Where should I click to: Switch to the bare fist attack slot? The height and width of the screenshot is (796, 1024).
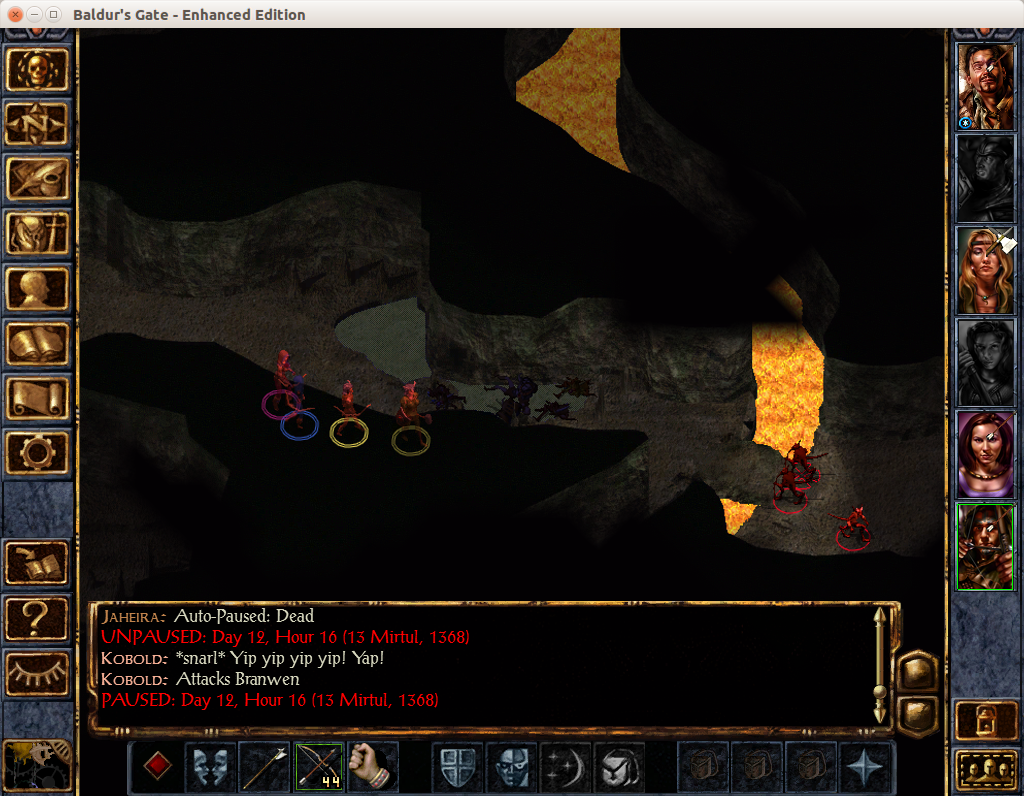[373, 767]
